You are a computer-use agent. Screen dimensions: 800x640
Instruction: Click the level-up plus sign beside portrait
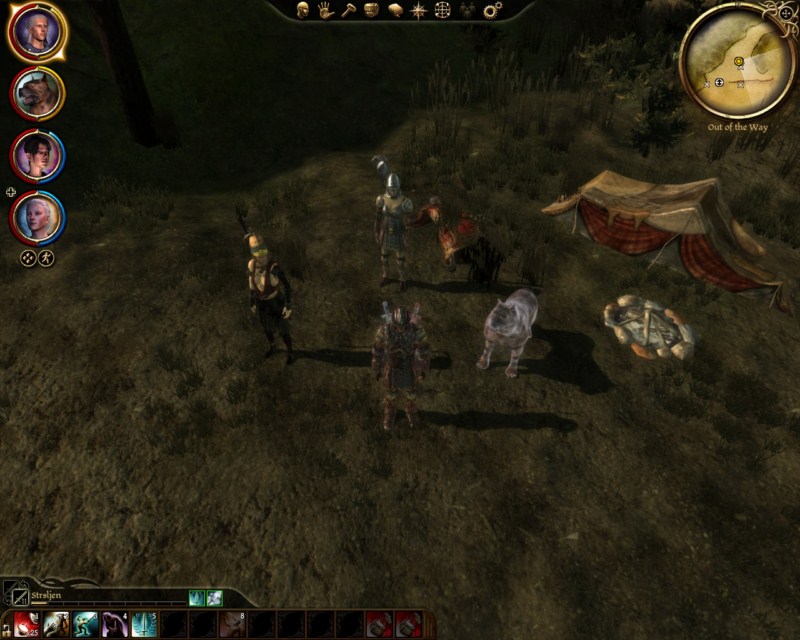11,191
